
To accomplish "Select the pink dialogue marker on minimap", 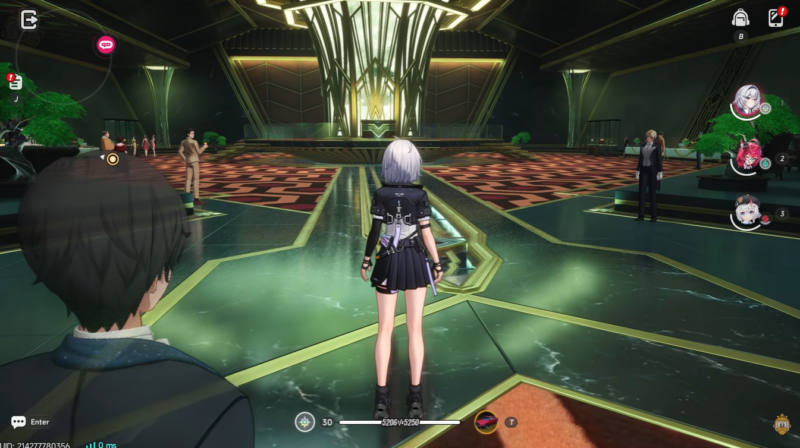I will [105, 44].
